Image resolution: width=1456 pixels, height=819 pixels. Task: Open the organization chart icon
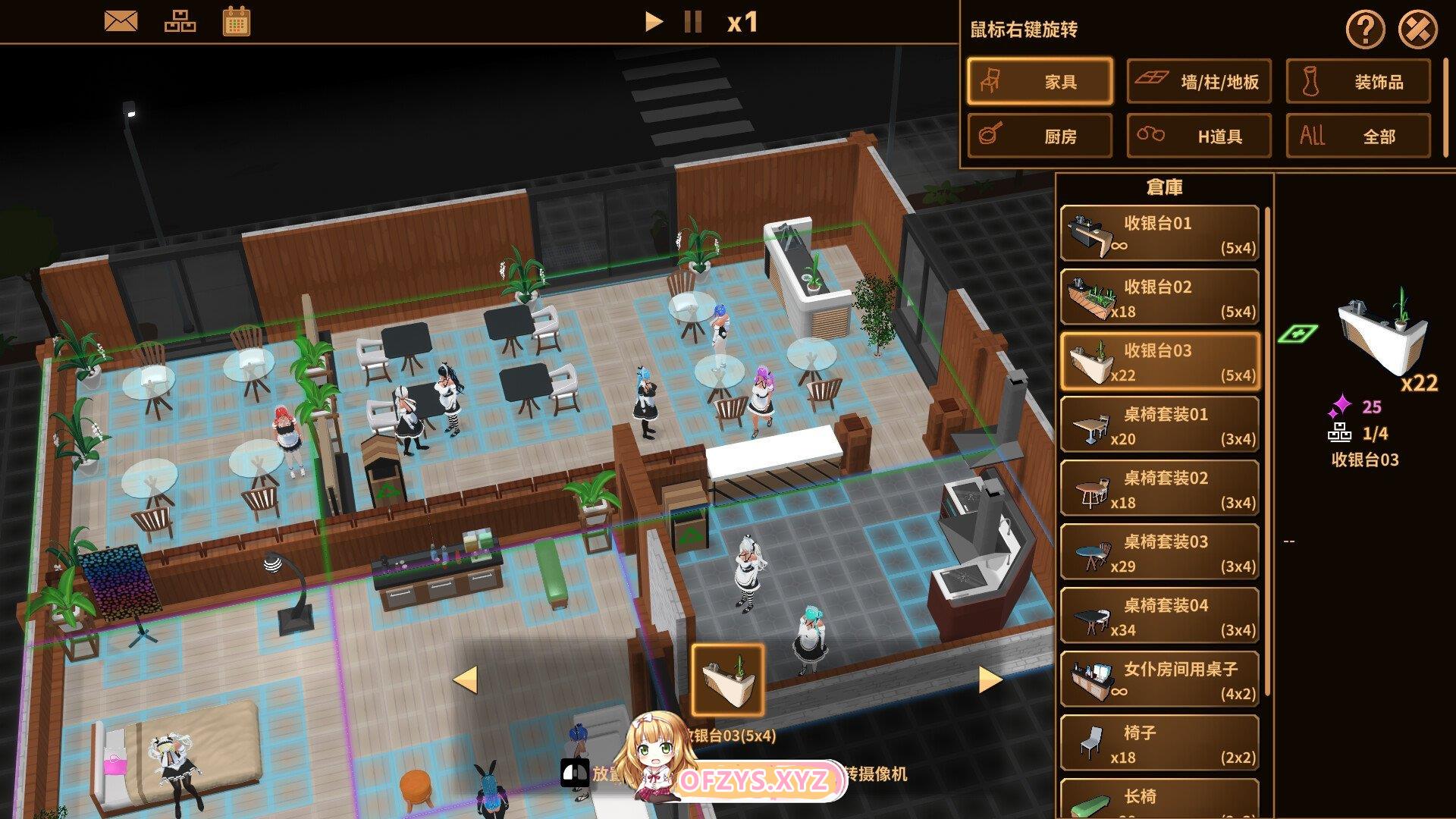[180, 21]
